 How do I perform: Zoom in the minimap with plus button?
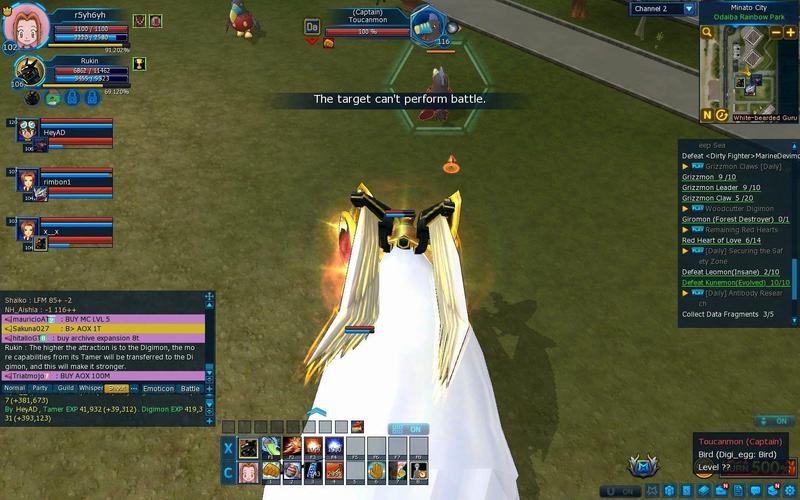(791, 33)
